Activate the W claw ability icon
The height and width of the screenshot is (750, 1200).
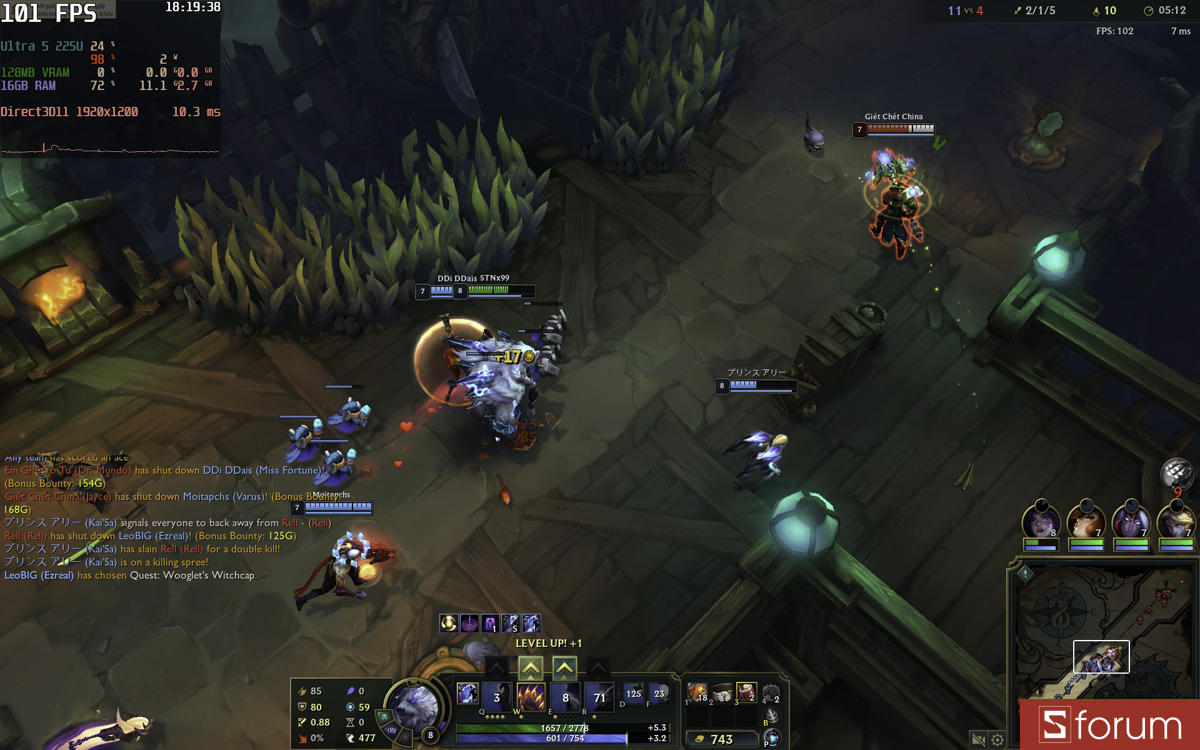(x=531, y=696)
